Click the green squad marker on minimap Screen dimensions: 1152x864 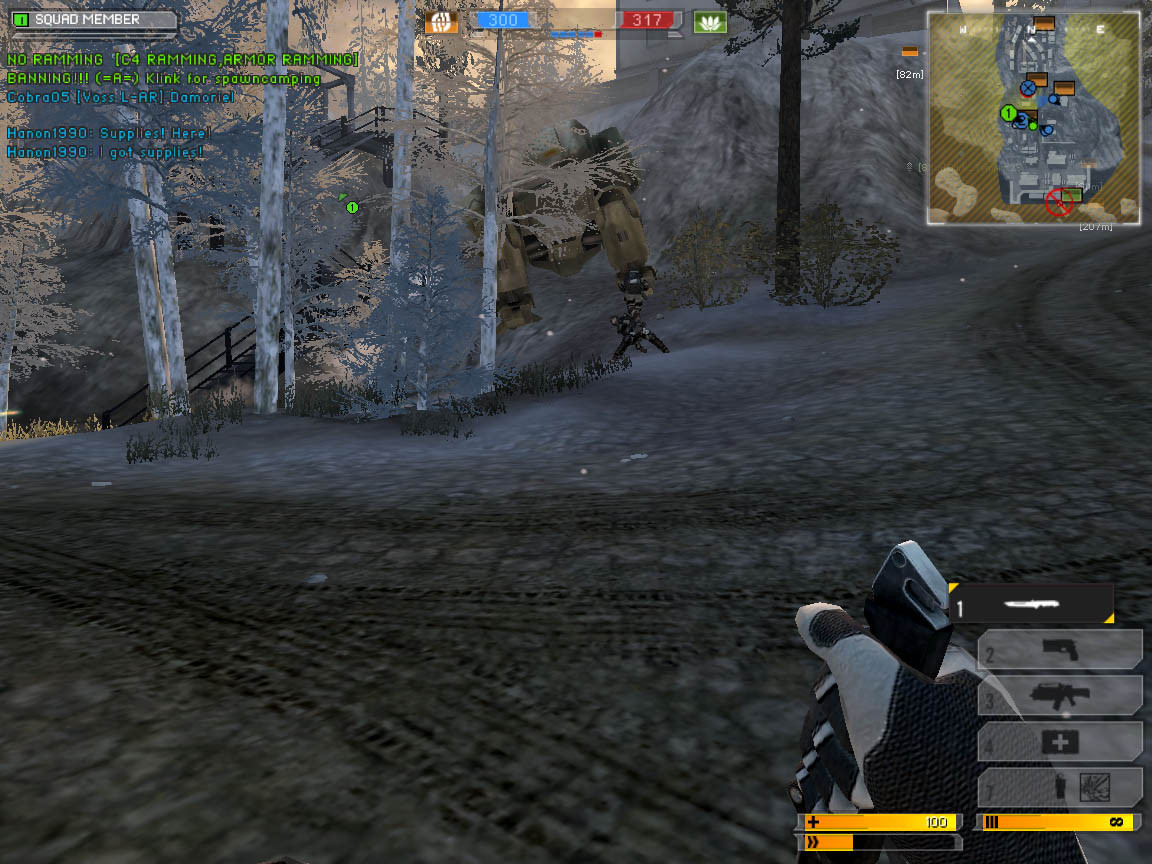[1008, 113]
